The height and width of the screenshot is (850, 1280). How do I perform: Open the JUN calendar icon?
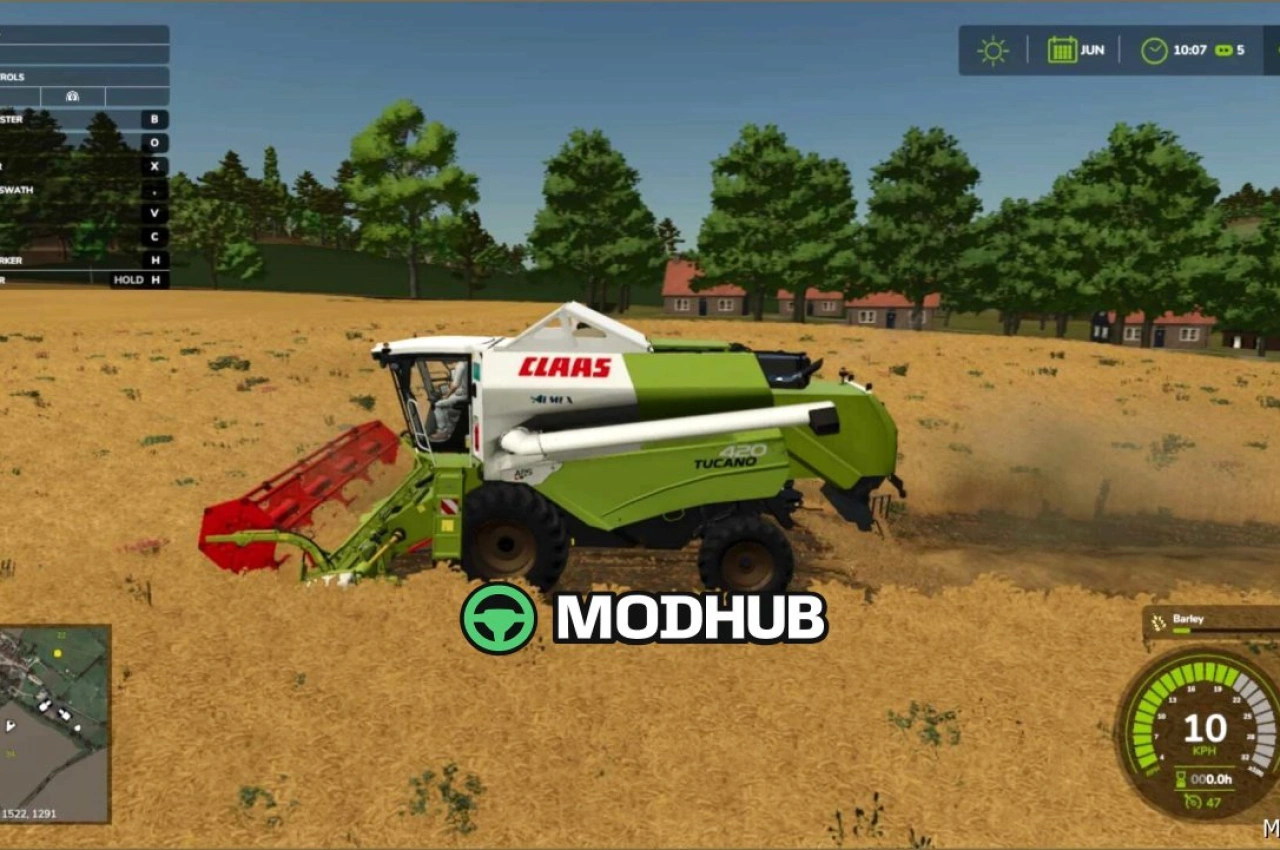pyautogui.click(x=1062, y=49)
